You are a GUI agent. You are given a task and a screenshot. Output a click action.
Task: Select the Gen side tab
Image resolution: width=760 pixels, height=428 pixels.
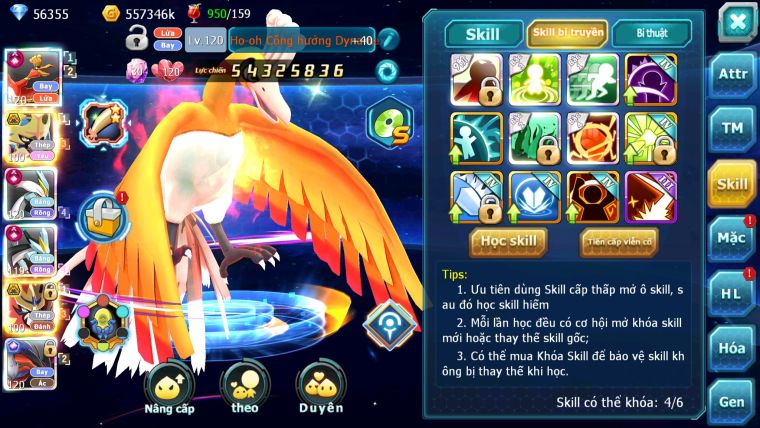(732, 400)
